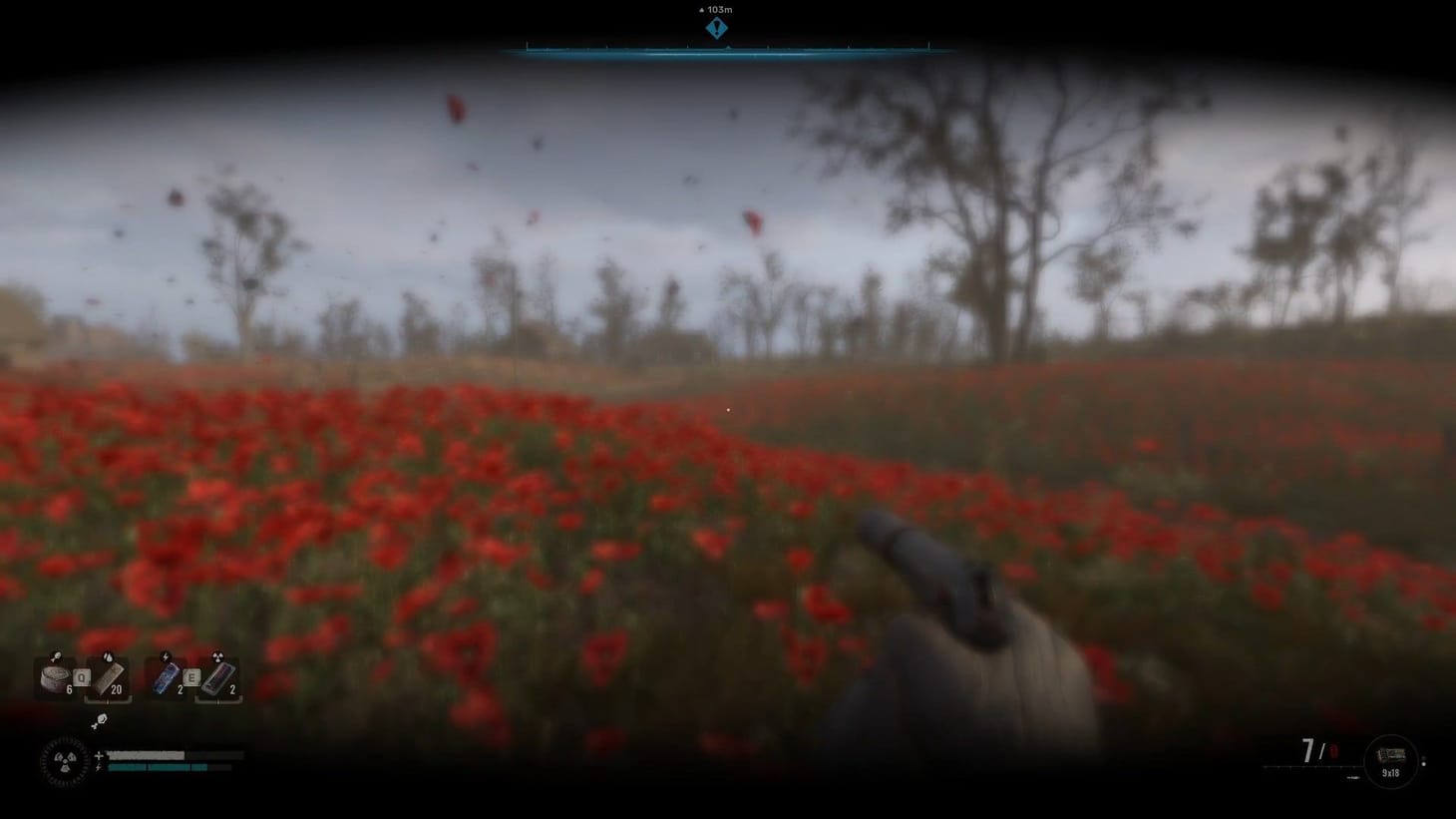Click the radiation symbol above the anti-rad item
The image size is (1456, 819).
click(x=217, y=655)
